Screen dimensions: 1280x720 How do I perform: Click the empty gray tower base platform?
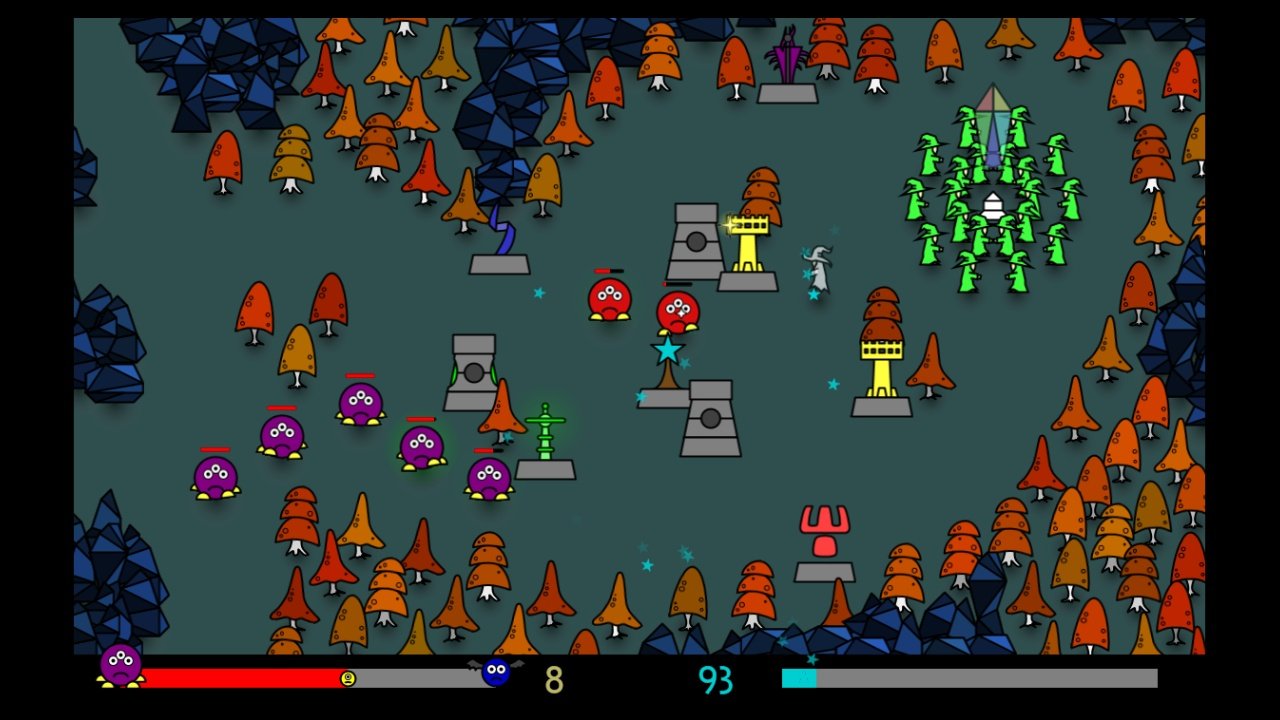pyautogui.click(x=499, y=263)
